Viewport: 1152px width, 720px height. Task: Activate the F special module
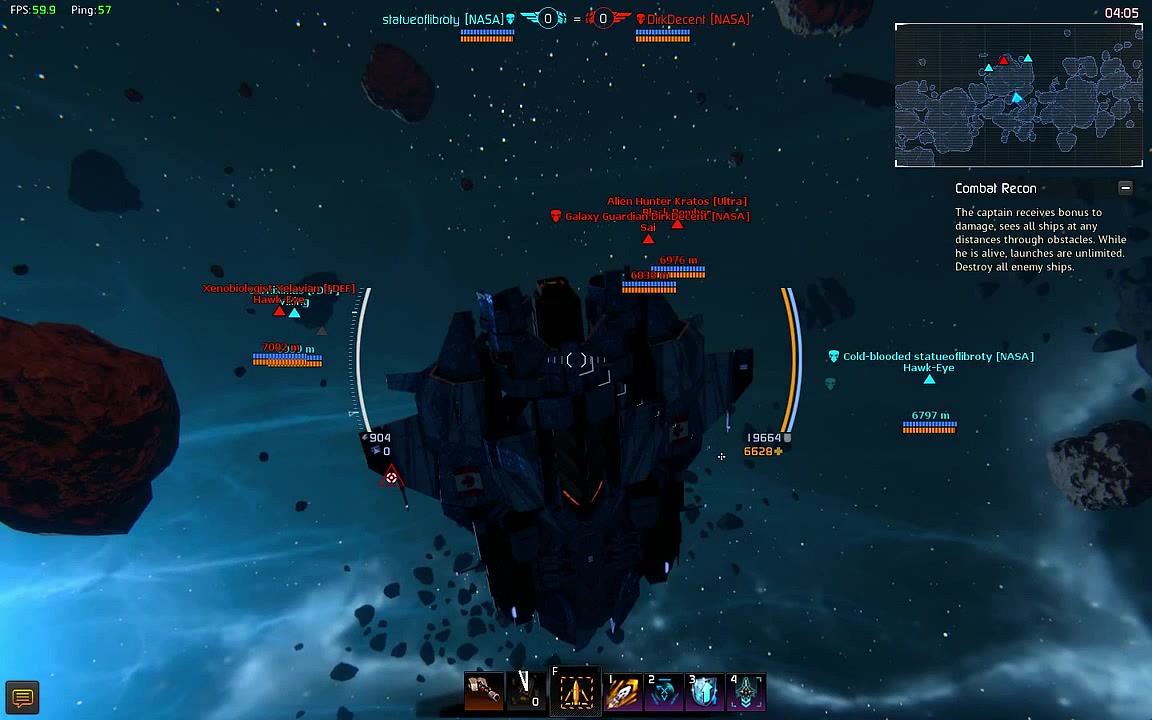tap(576, 691)
